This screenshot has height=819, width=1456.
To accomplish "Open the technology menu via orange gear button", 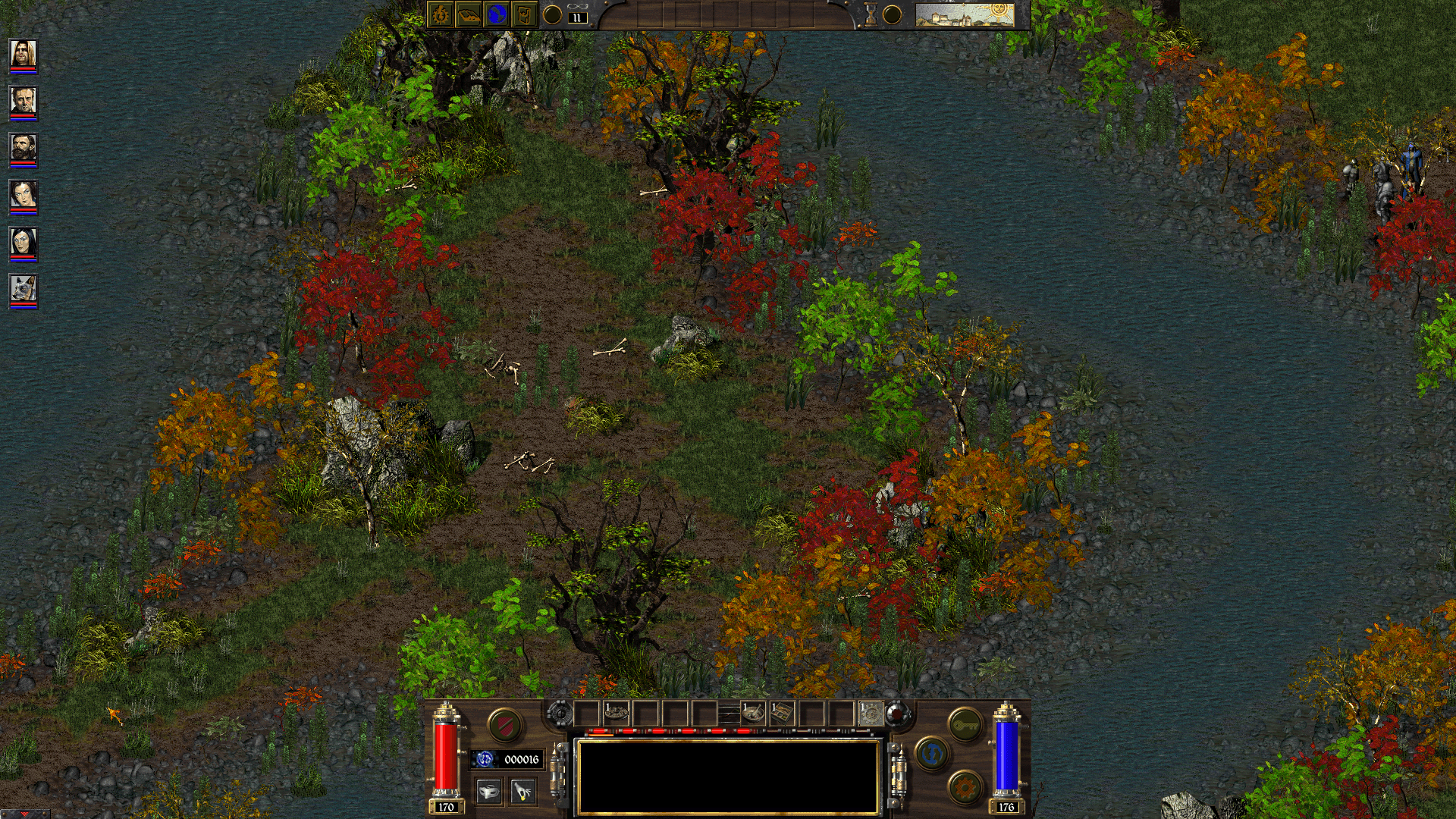I will [x=963, y=787].
